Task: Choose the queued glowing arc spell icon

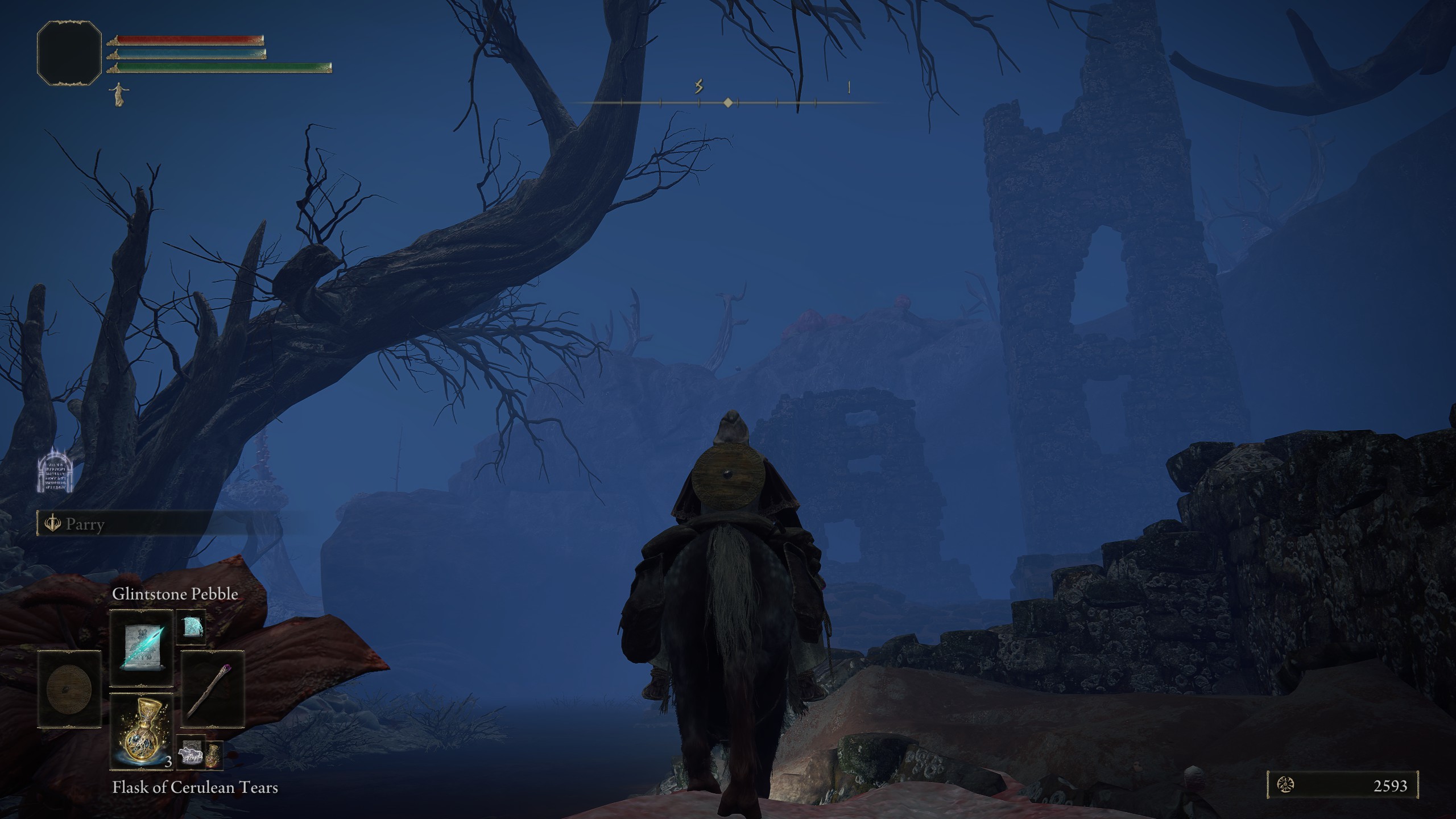Action: coord(191,627)
